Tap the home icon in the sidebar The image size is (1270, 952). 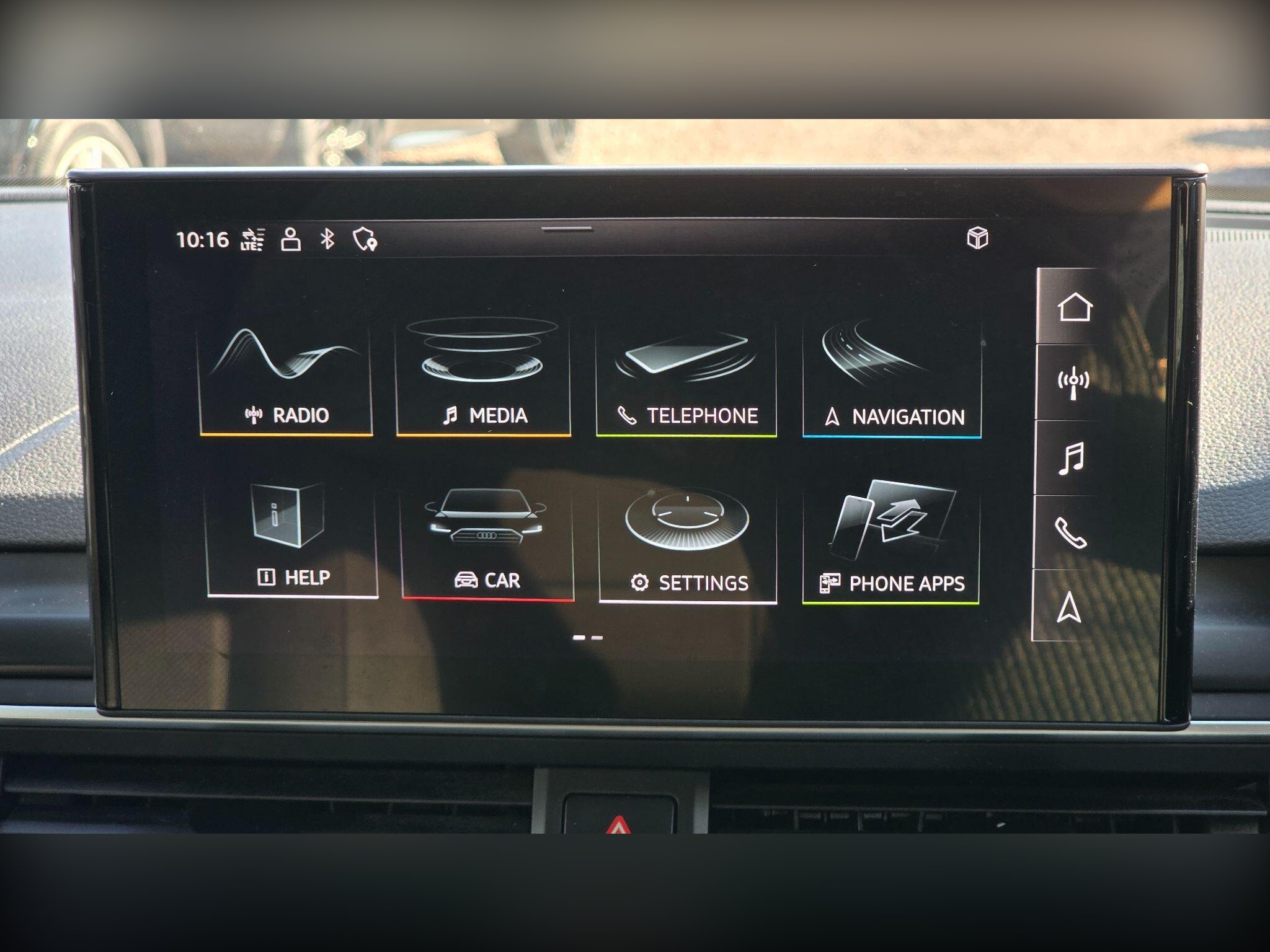coord(1074,307)
